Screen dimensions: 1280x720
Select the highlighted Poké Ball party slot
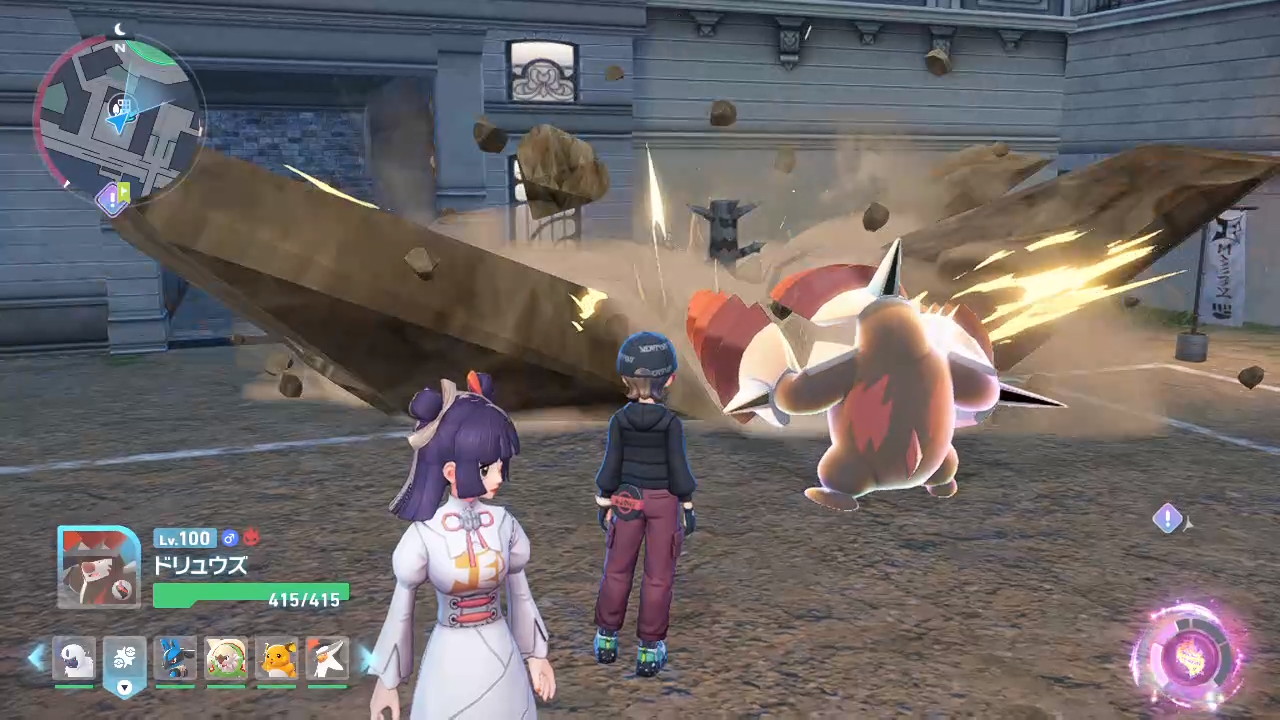[125, 658]
